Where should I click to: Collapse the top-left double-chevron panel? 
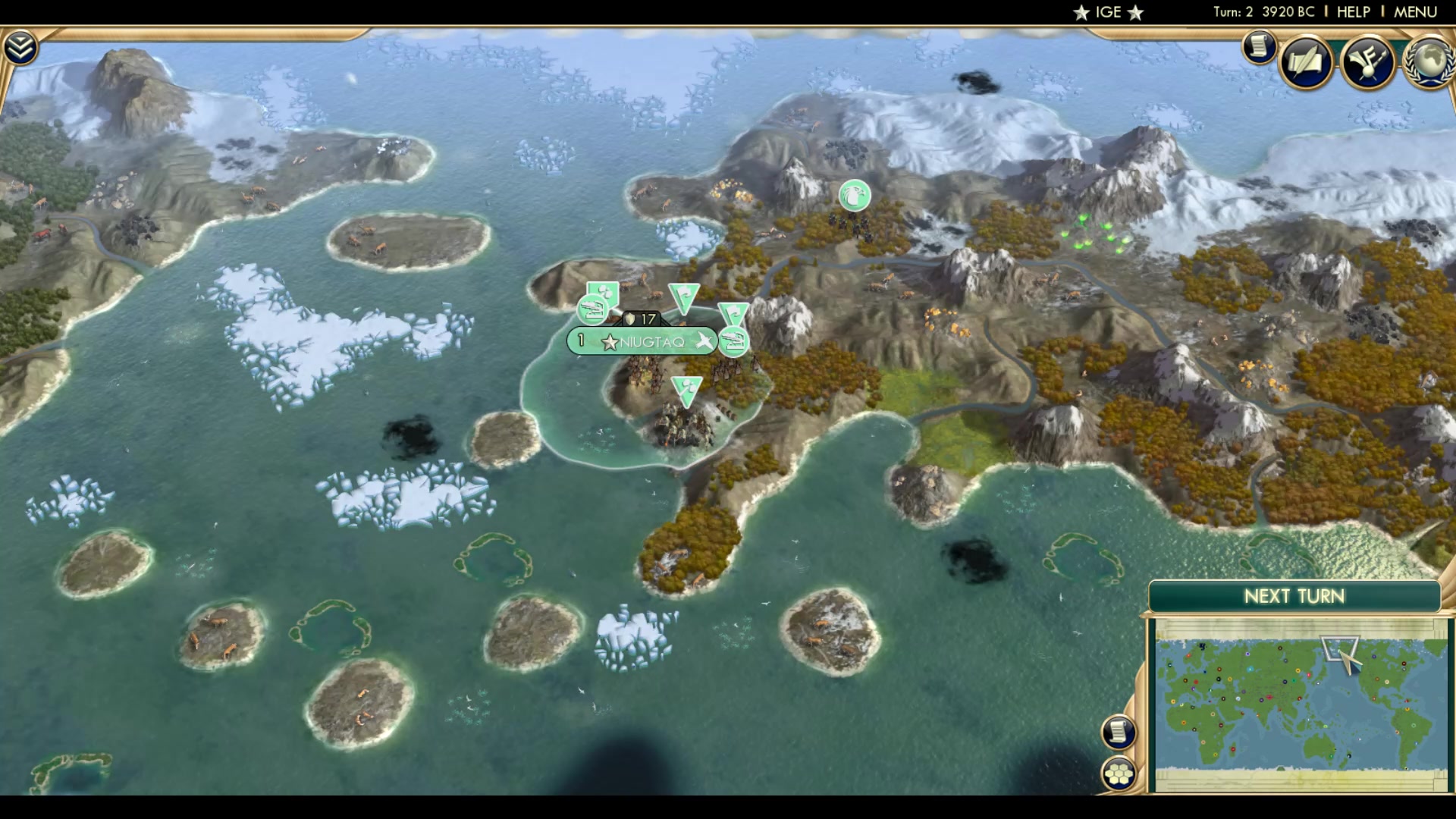[21, 45]
